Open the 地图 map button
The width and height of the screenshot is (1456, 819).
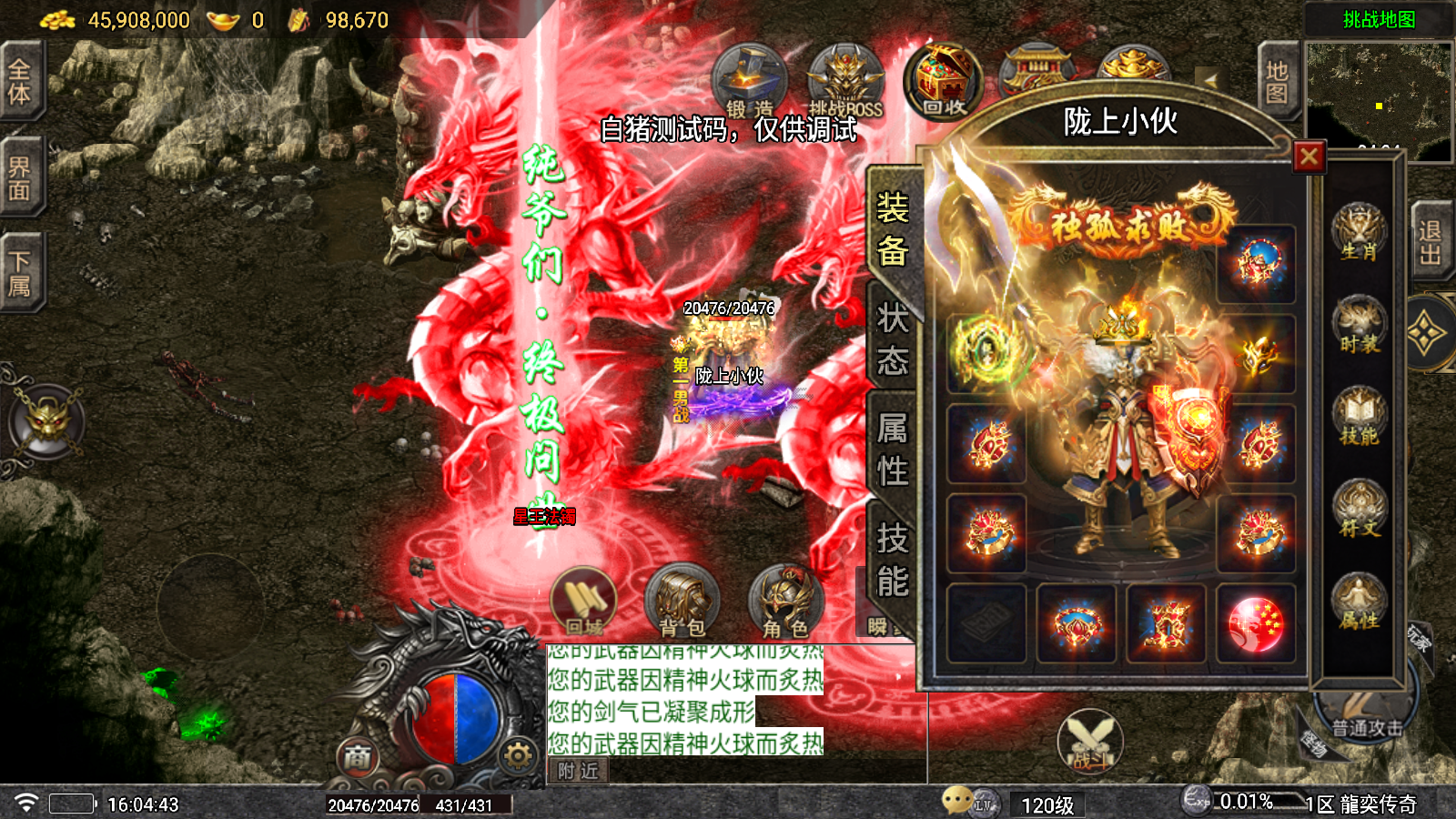(1277, 83)
